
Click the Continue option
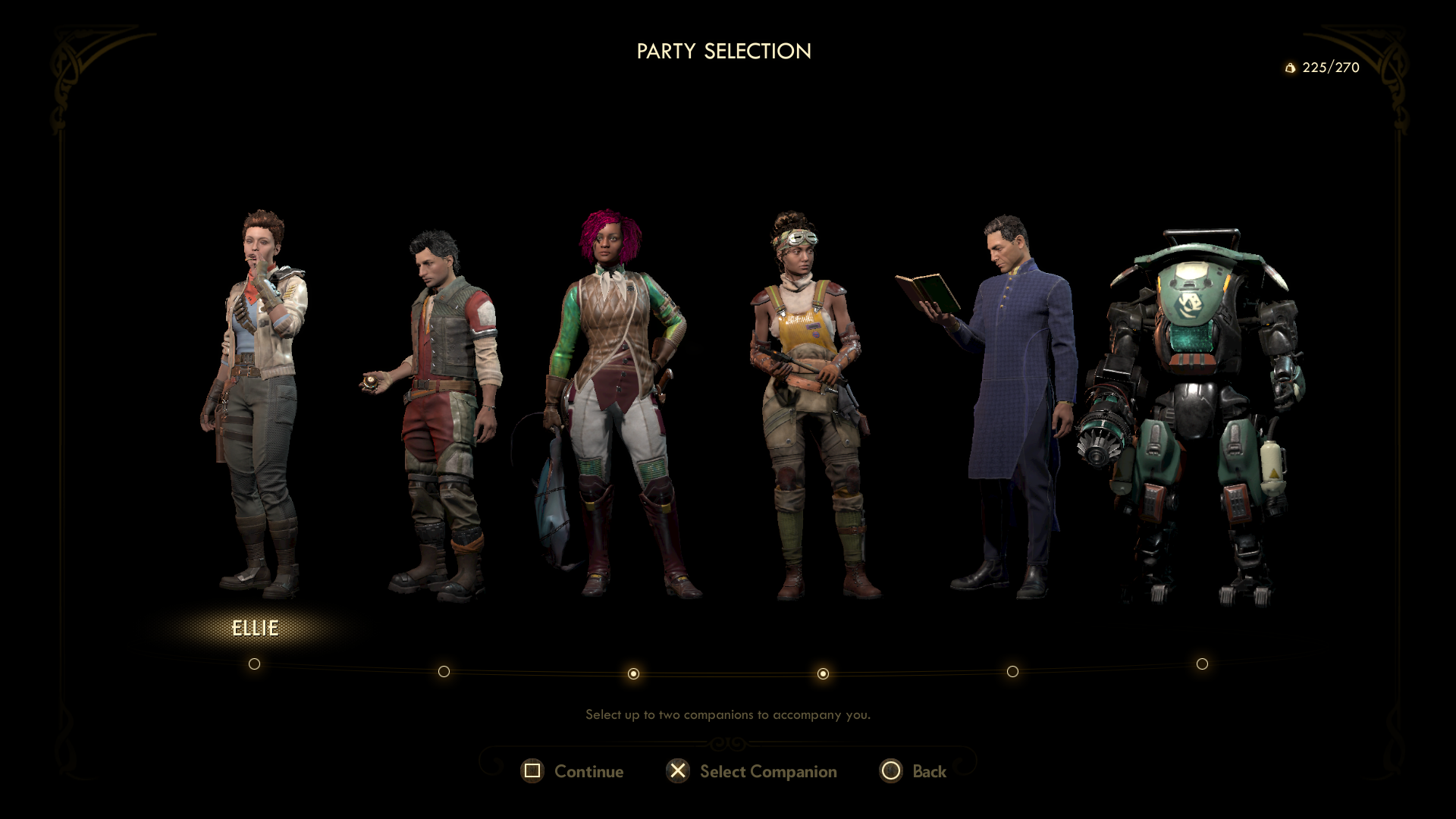point(573,771)
